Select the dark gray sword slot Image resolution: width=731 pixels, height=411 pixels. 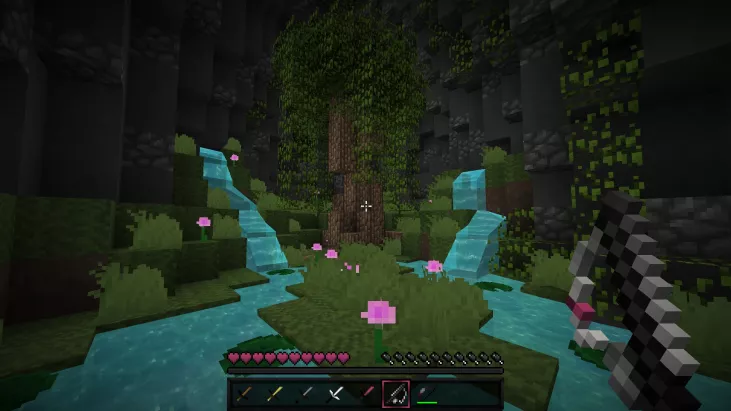306,394
